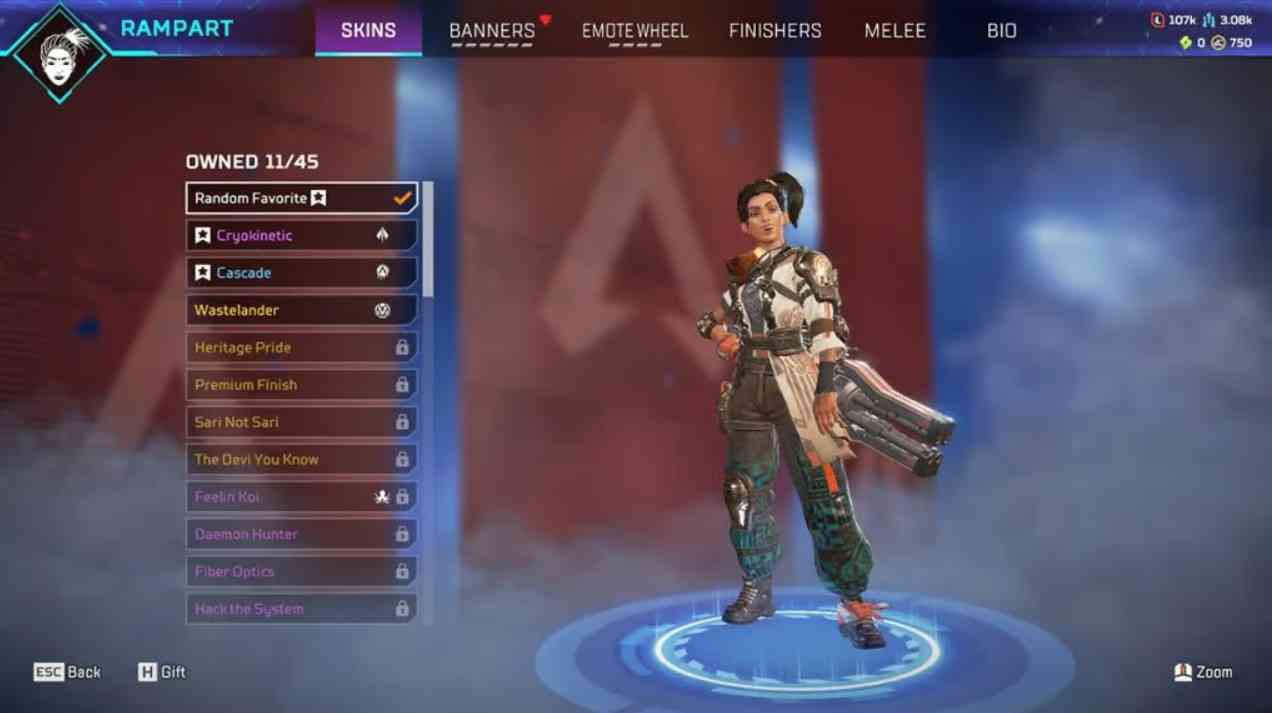This screenshot has height=713, width=1272.
Task: Preview the Fiber Optics skin
Action: tap(301, 572)
